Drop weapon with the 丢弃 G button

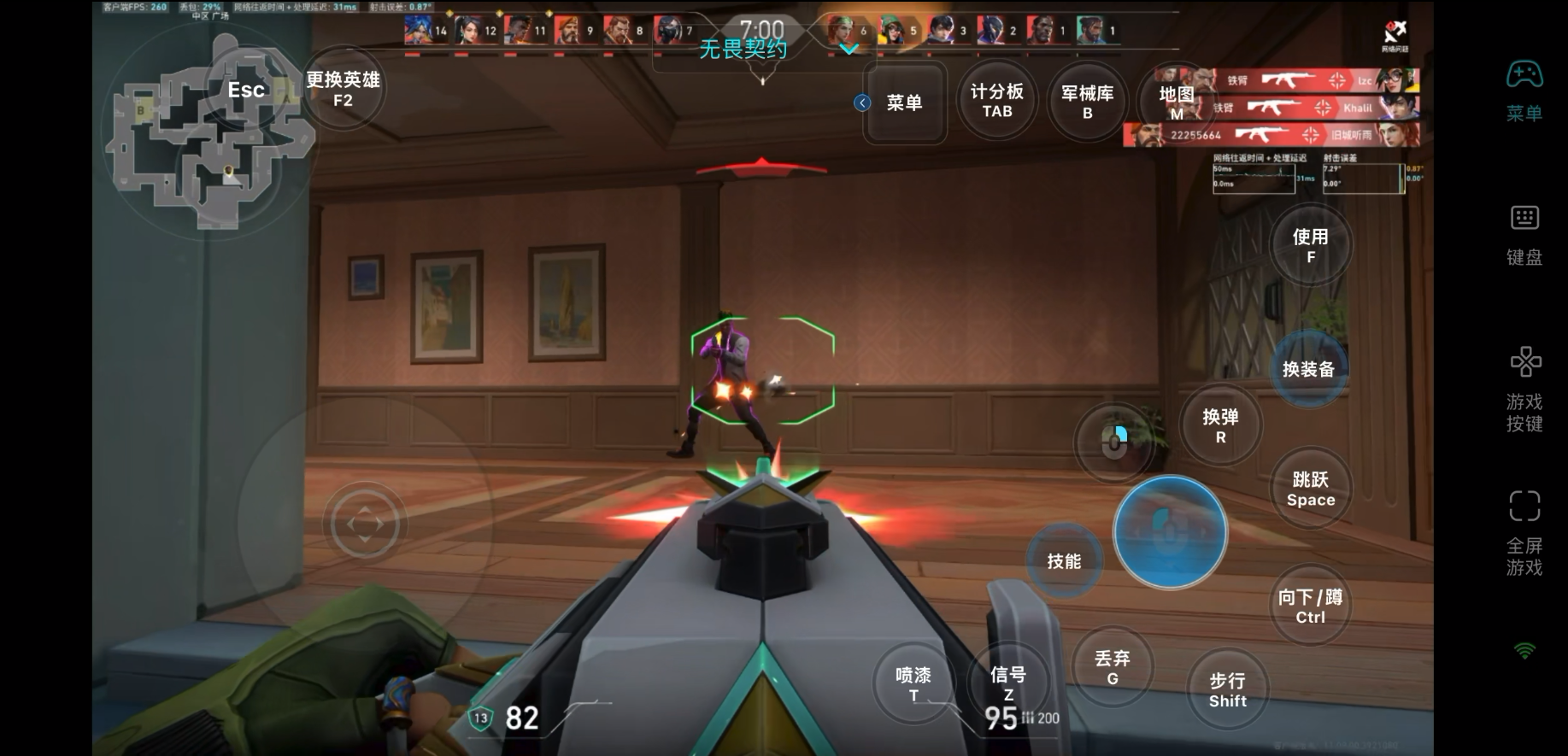[1112, 667]
